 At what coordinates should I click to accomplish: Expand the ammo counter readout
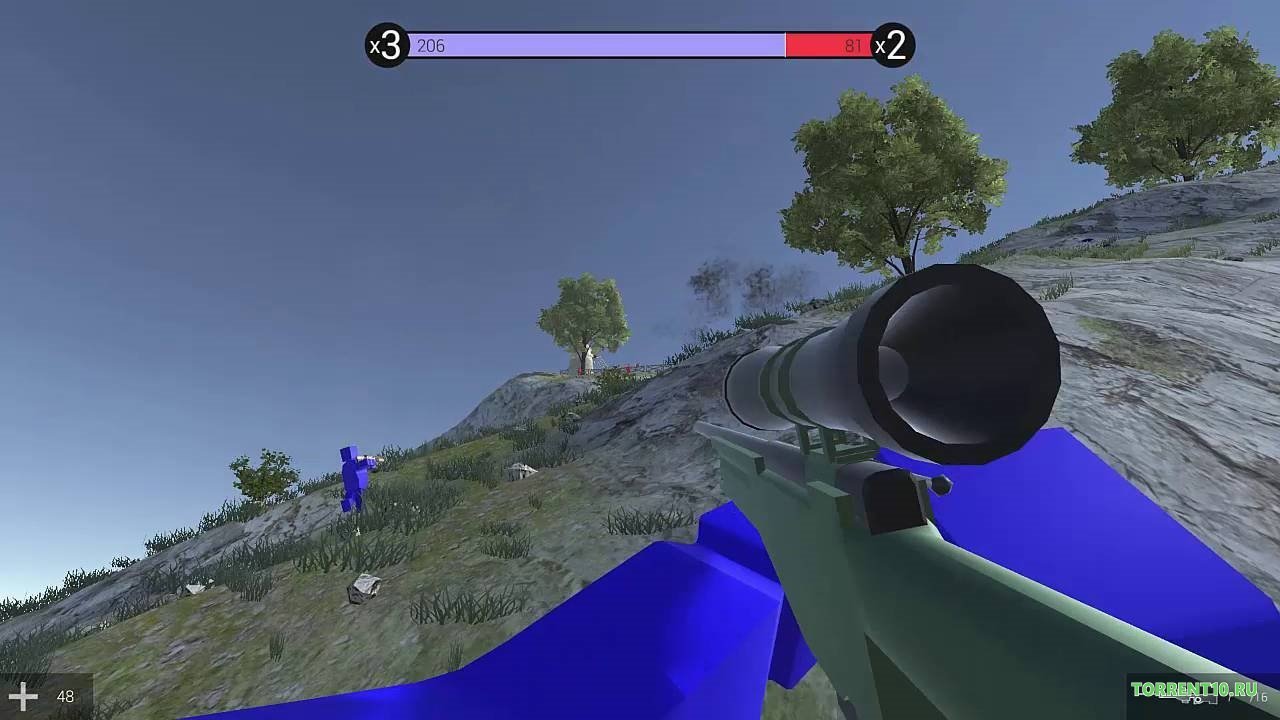click(x=64, y=697)
